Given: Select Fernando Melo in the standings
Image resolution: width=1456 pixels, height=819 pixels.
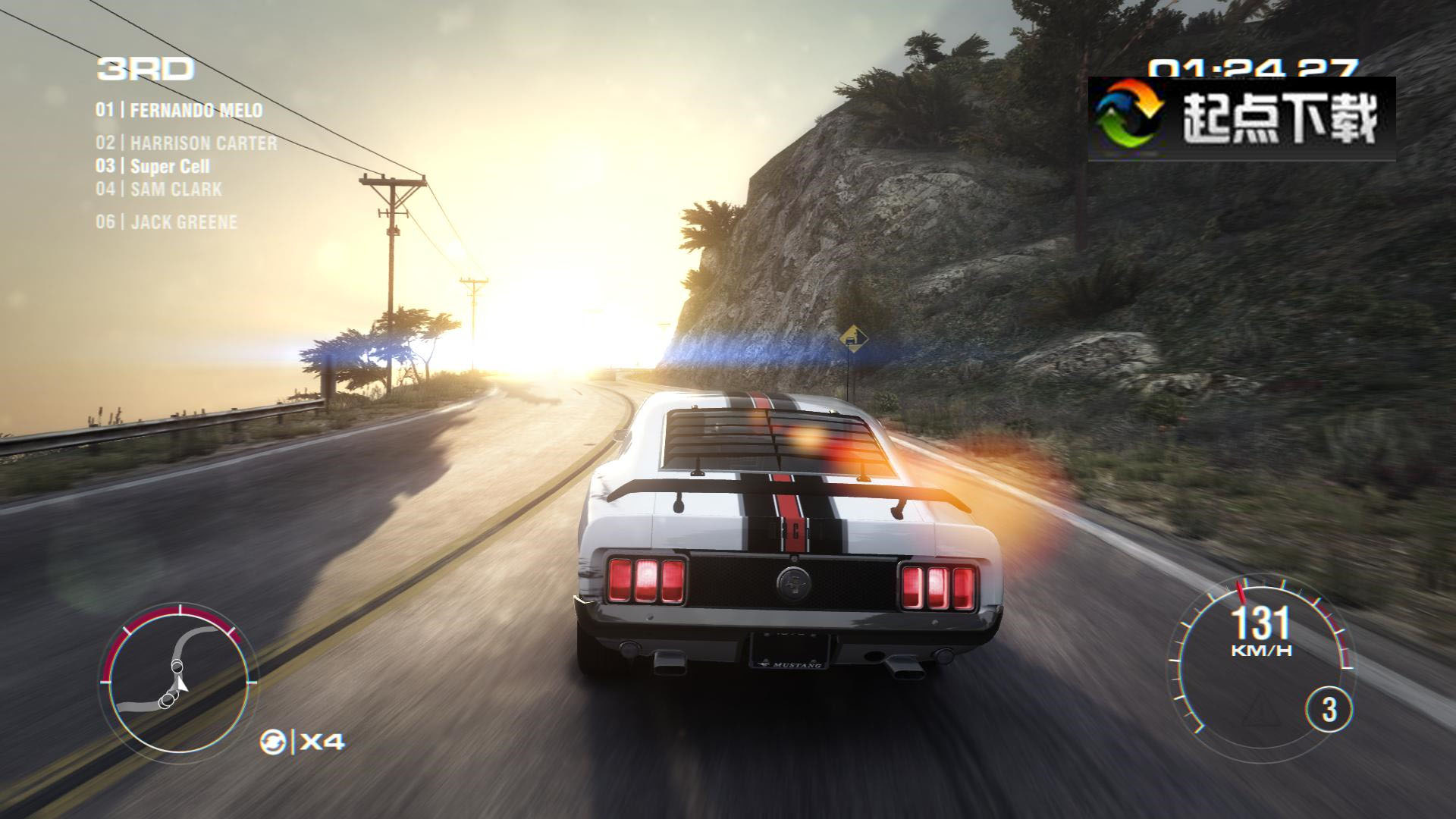Looking at the screenshot, I should 179,111.
